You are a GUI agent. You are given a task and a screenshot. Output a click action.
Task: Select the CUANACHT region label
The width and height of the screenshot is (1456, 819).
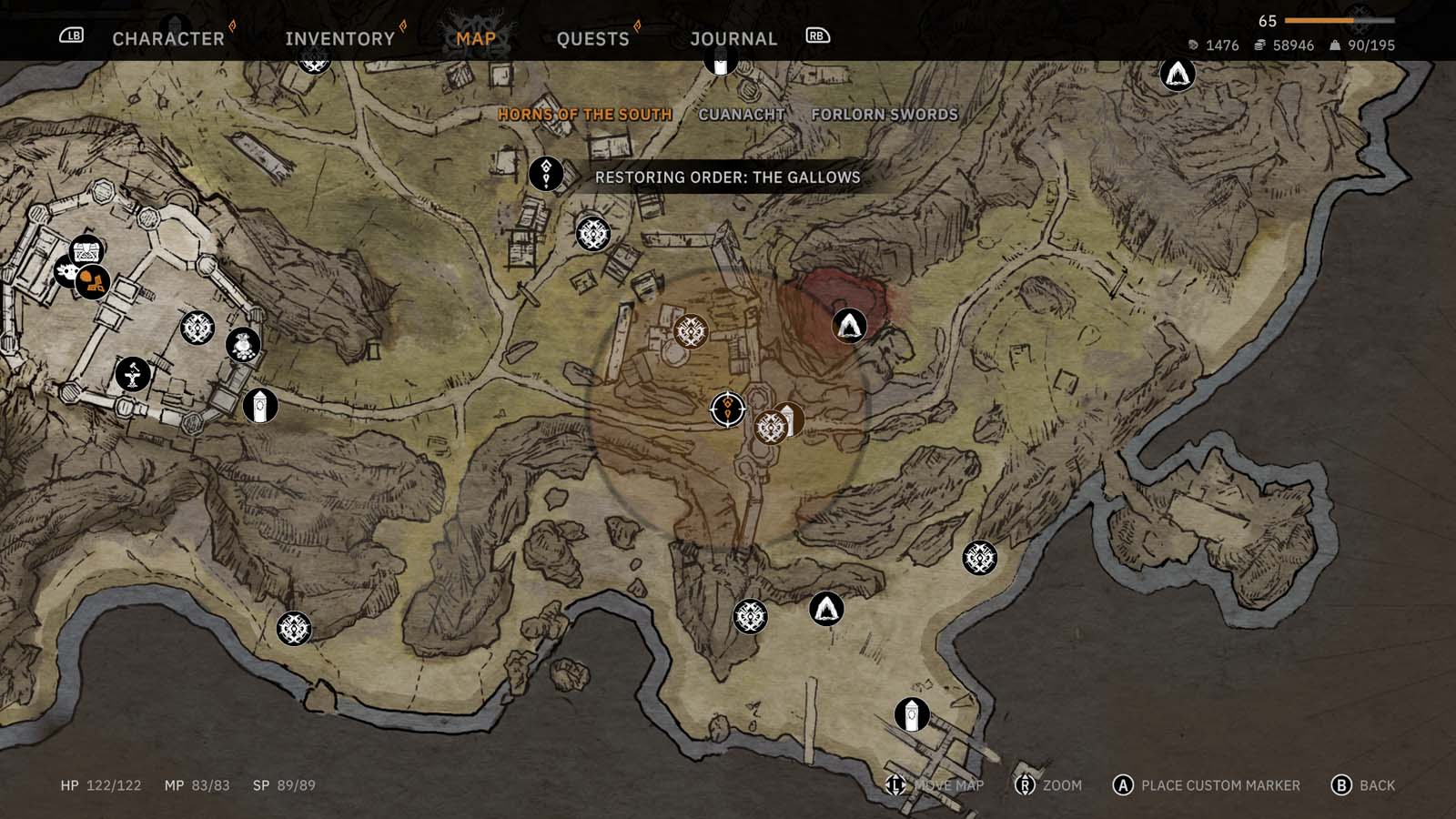742,114
